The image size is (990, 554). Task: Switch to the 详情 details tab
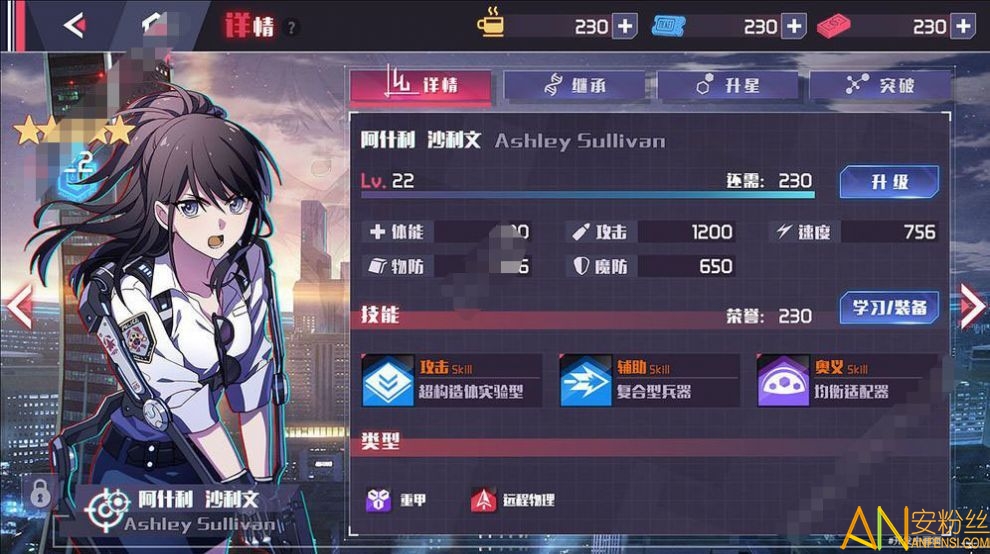point(421,86)
